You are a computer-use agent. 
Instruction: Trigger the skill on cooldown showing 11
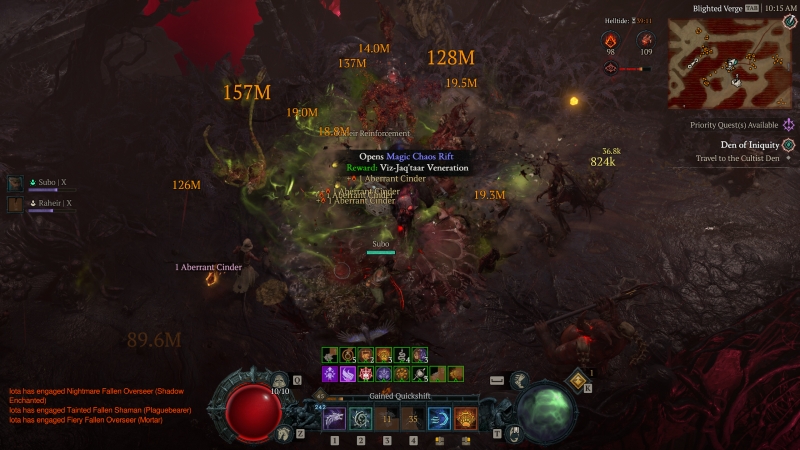click(386, 418)
